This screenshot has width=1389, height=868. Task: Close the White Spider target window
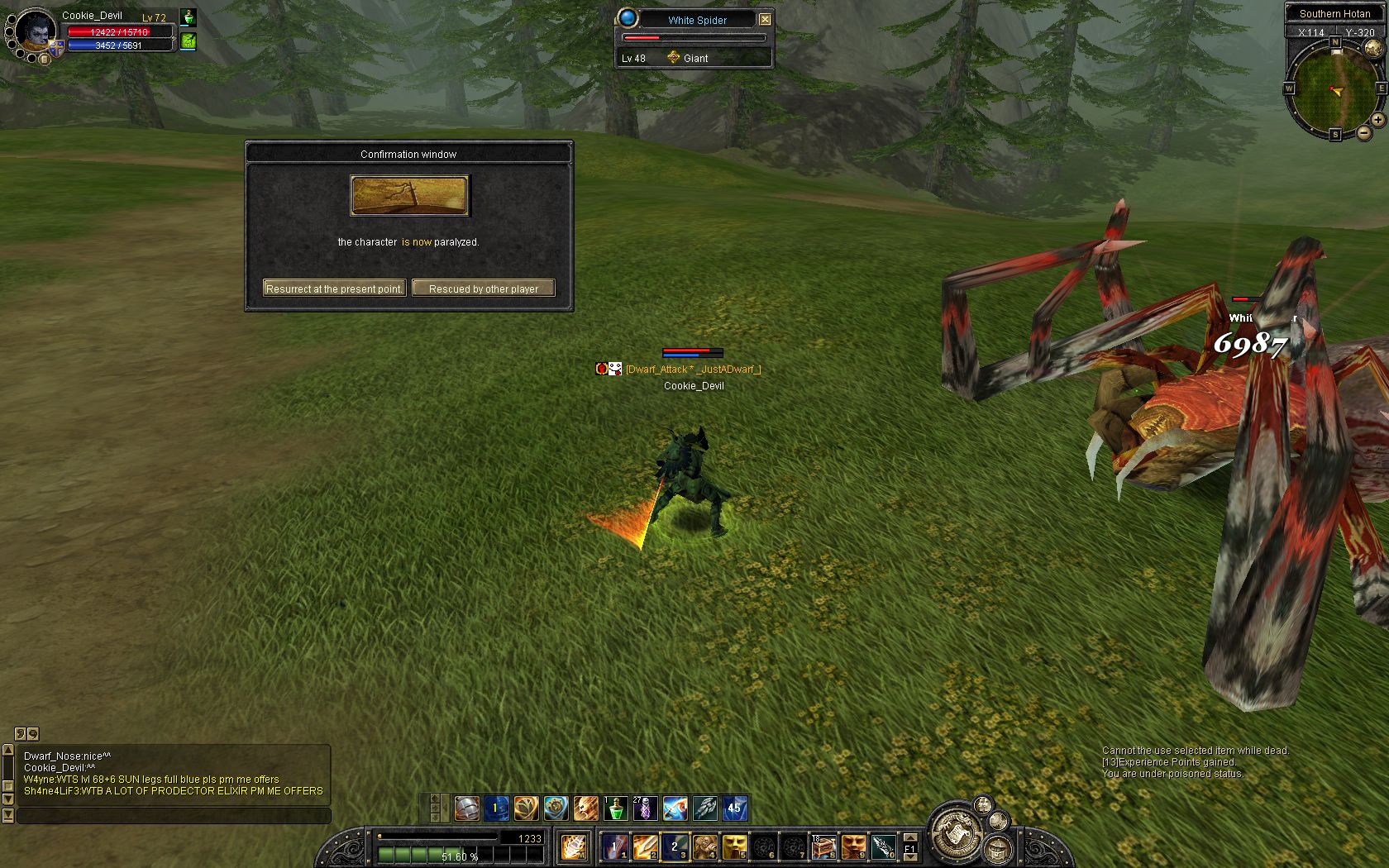765,19
